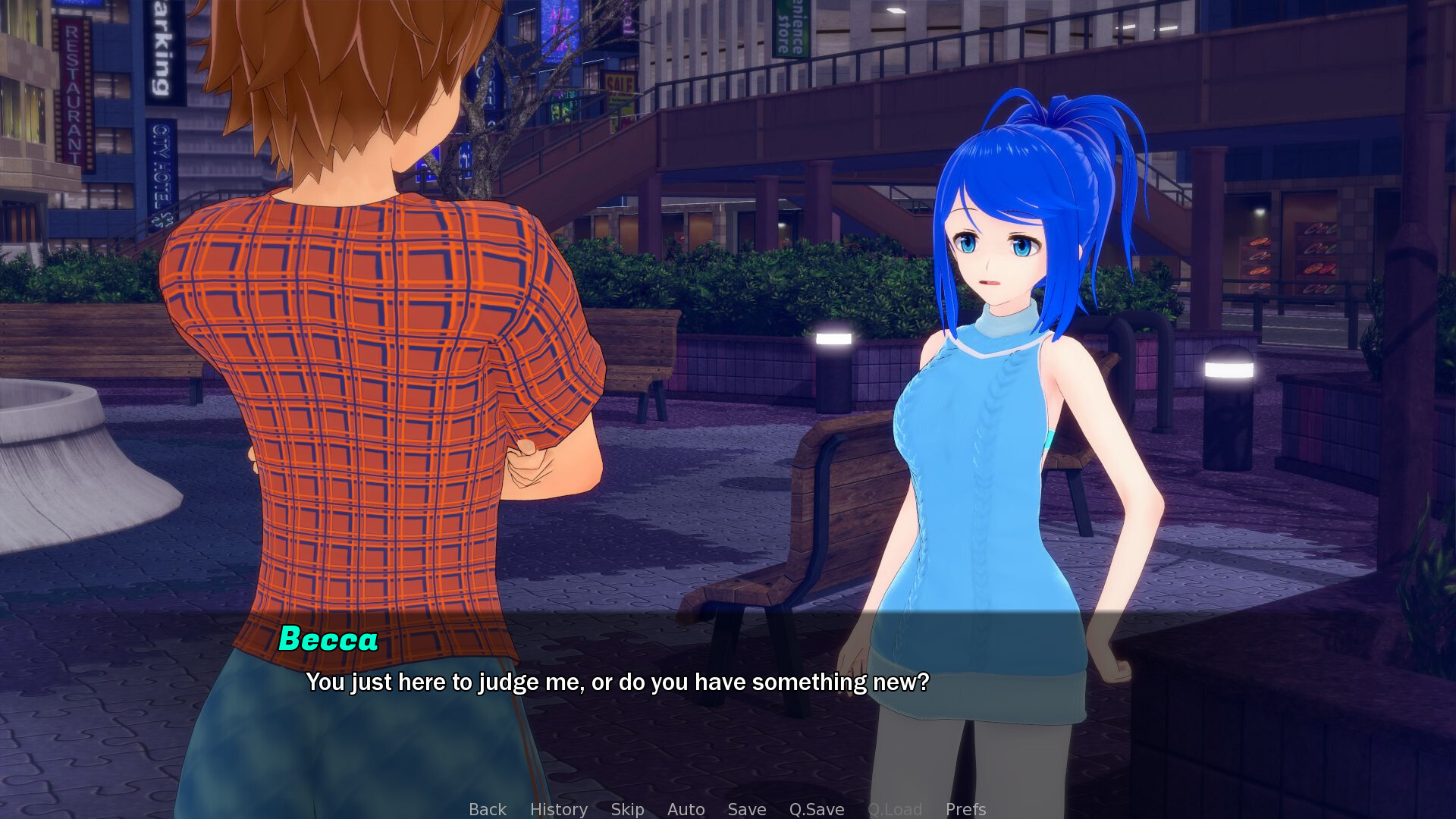Viewport: 1456px width, 819px height.
Task: Activate Skip to fast-forward dialogue
Action: pos(627,809)
